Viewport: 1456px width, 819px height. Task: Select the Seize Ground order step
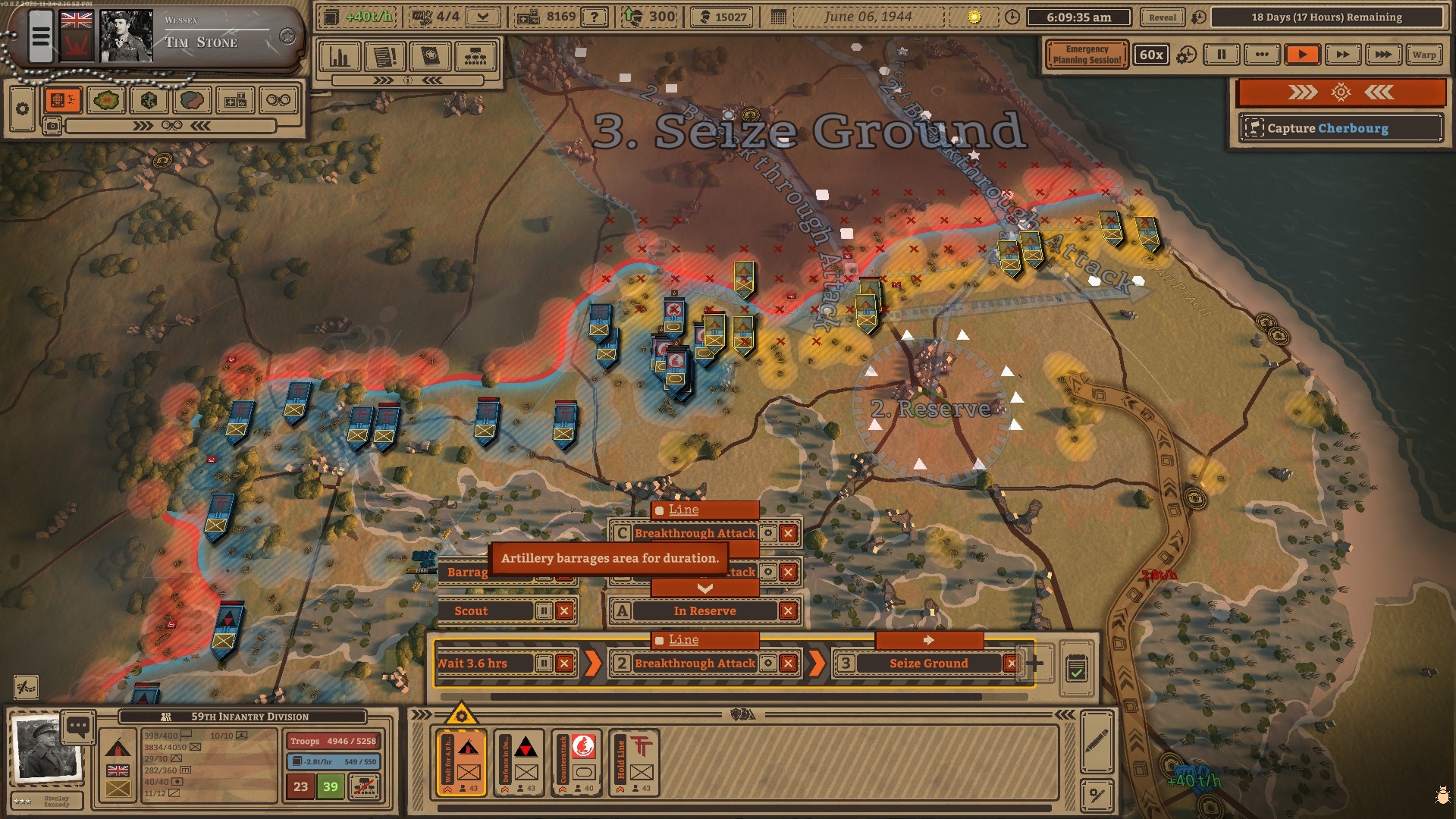point(928,664)
